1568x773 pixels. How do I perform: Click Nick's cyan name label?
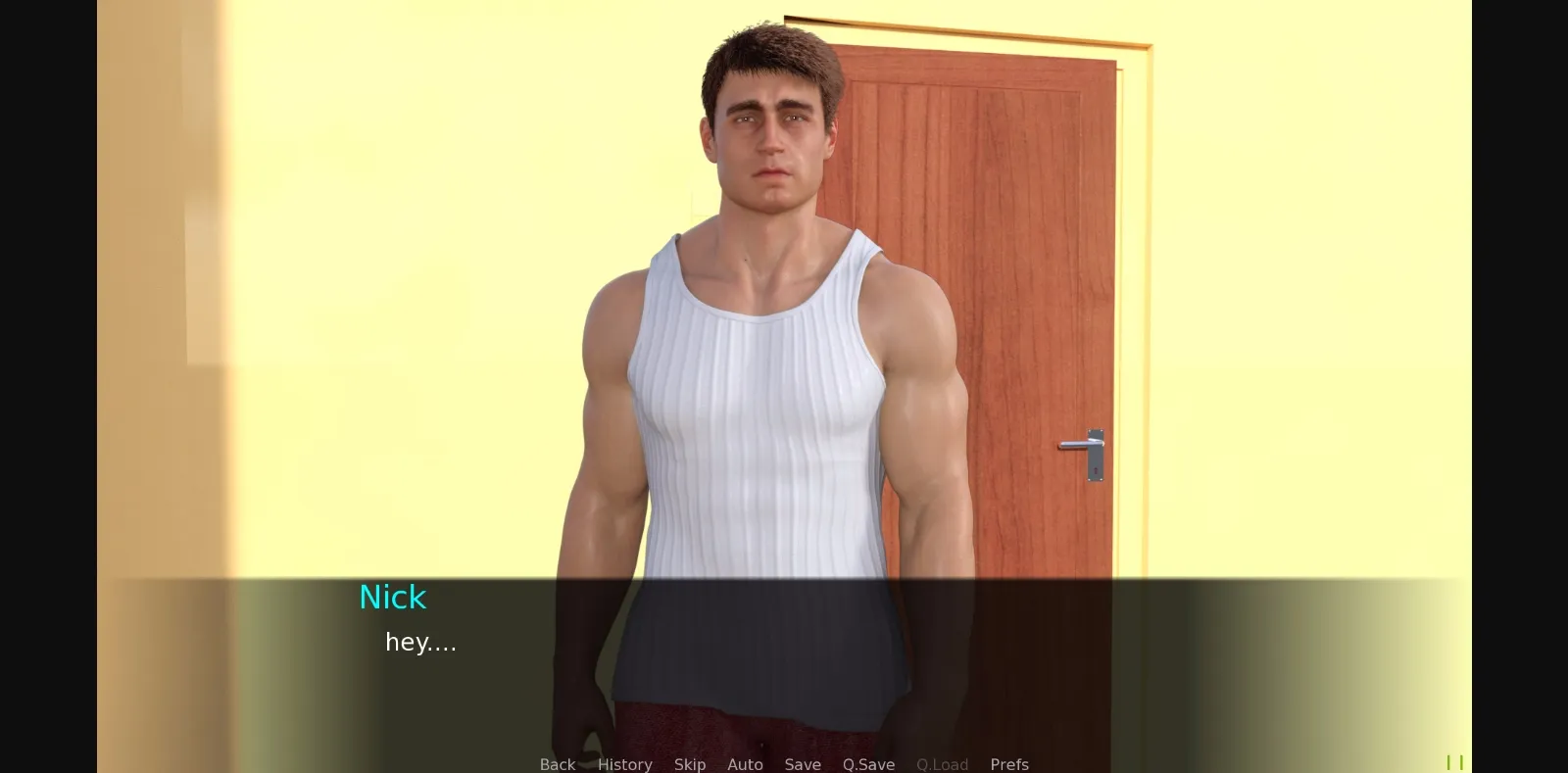click(x=392, y=597)
